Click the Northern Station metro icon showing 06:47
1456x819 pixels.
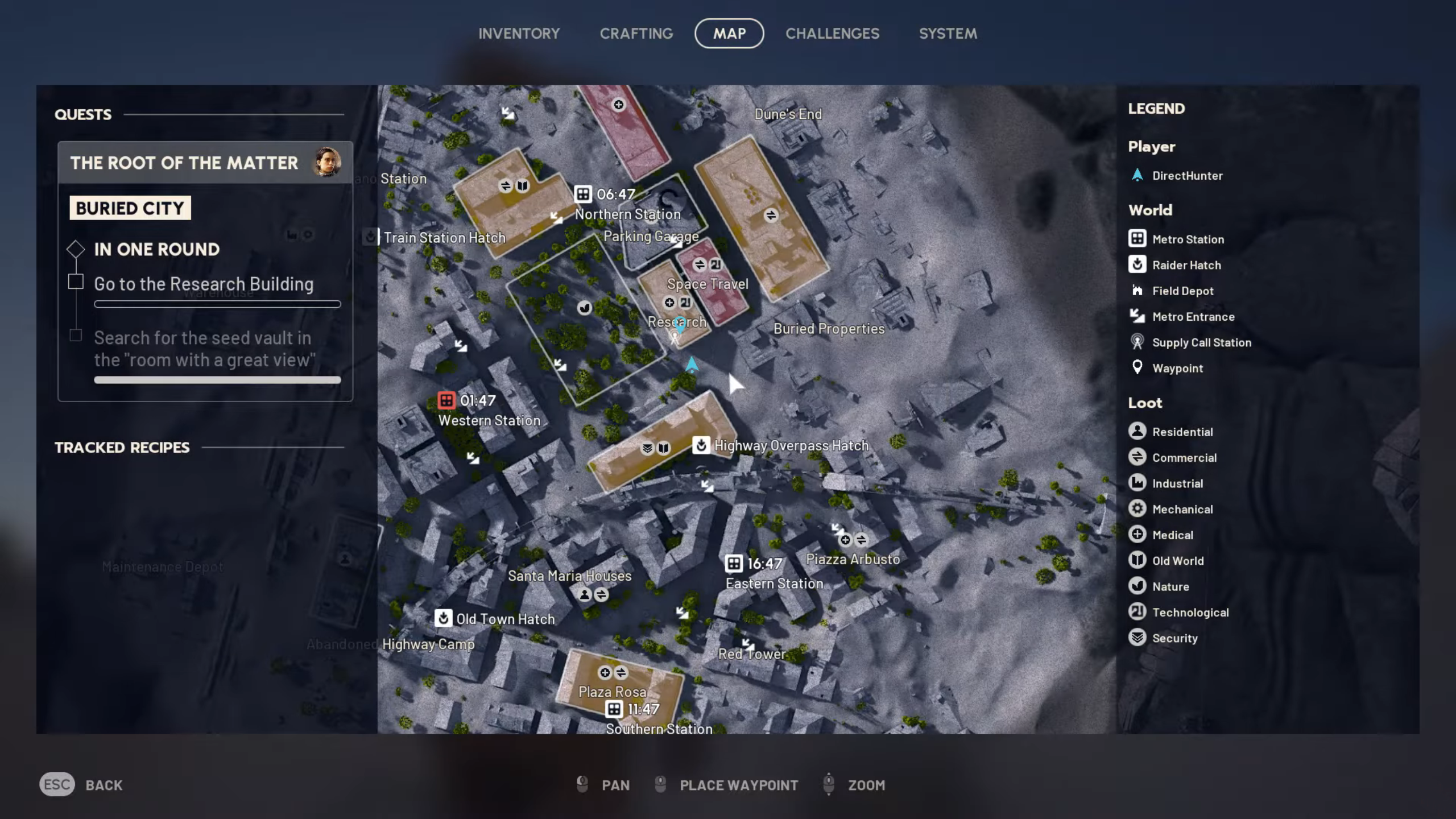(583, 194)
